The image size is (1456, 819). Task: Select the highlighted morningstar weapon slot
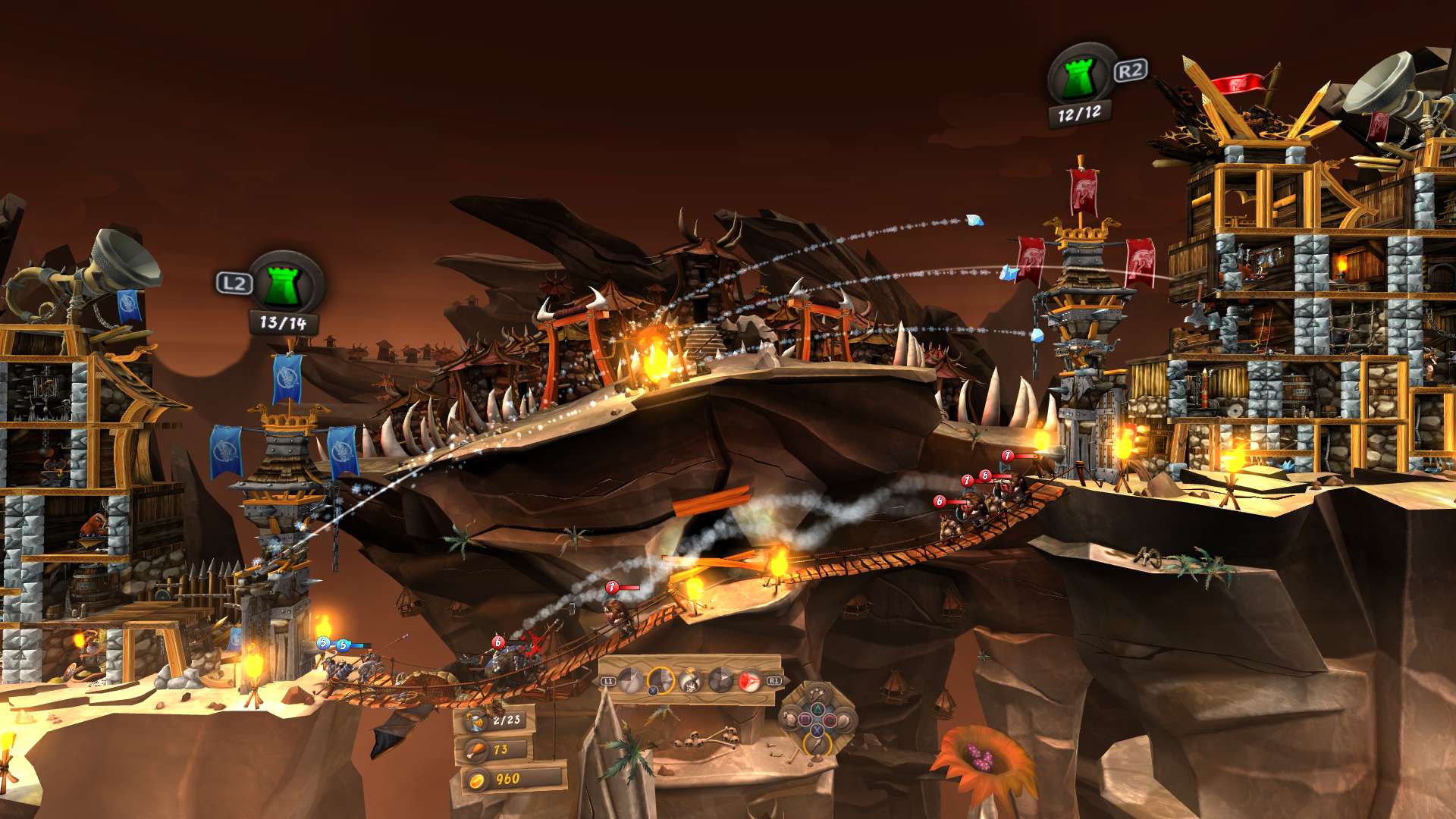pos(661,680)
